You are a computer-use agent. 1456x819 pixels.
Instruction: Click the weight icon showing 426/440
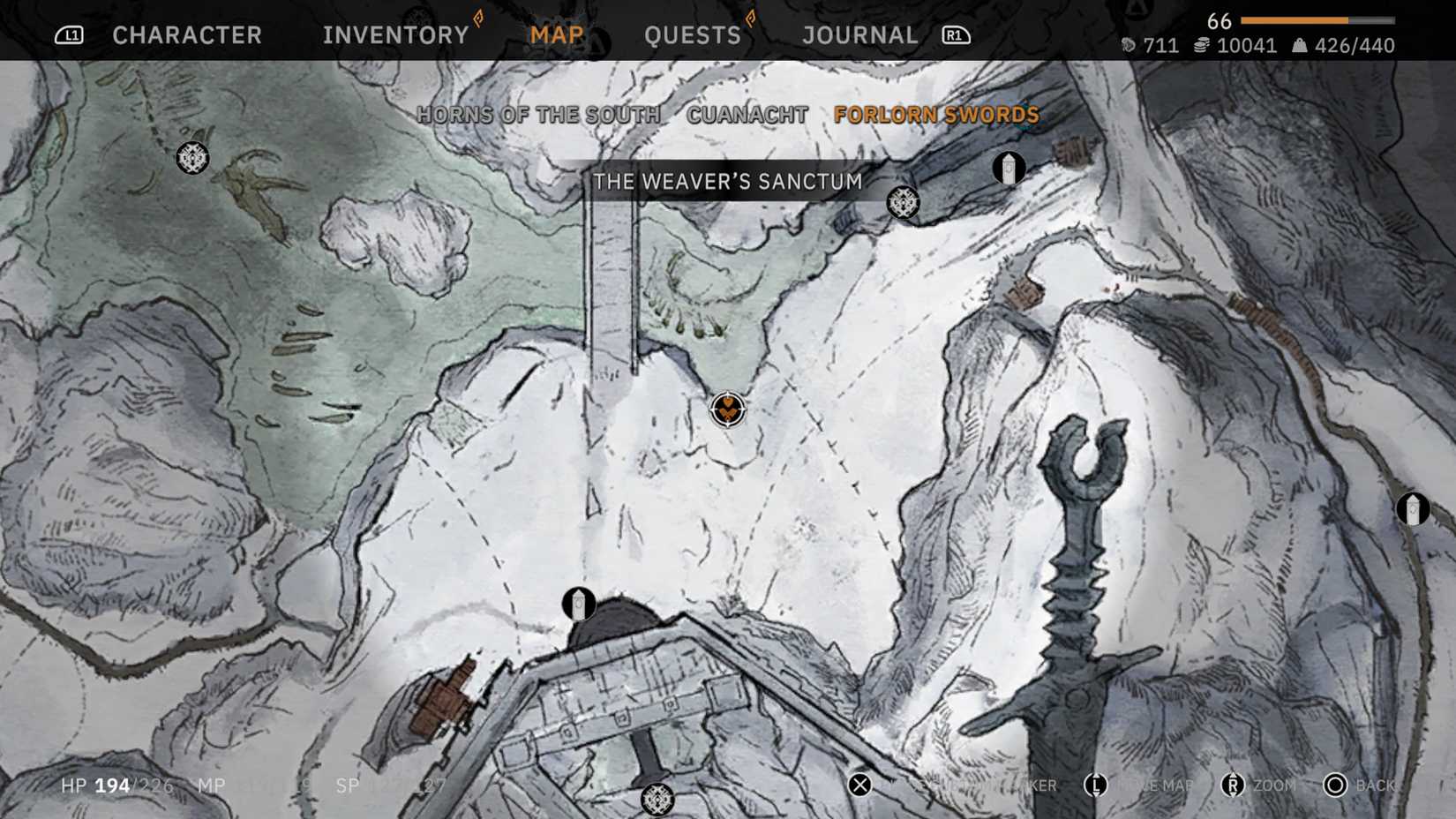pos(1301,45)
